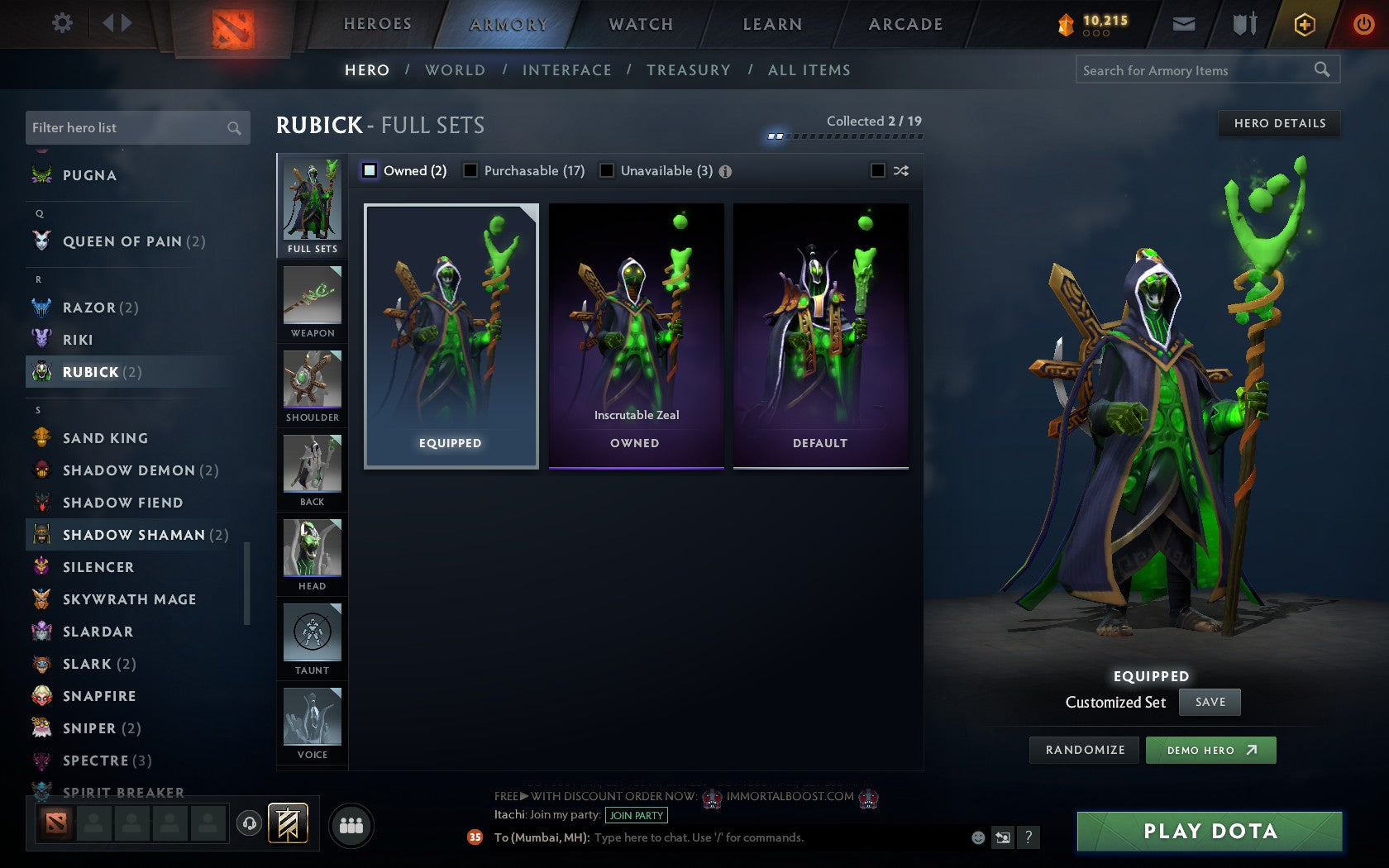
Task: Switch to the TREASURY tab
Action: [689, 70]
